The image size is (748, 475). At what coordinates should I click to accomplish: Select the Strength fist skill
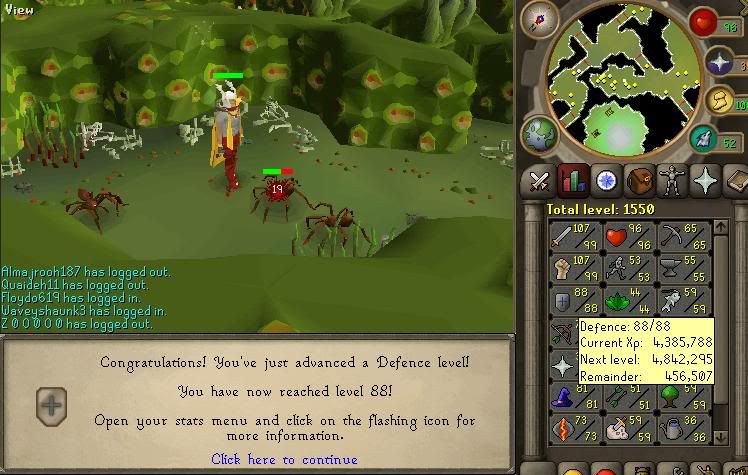point(571,268)
